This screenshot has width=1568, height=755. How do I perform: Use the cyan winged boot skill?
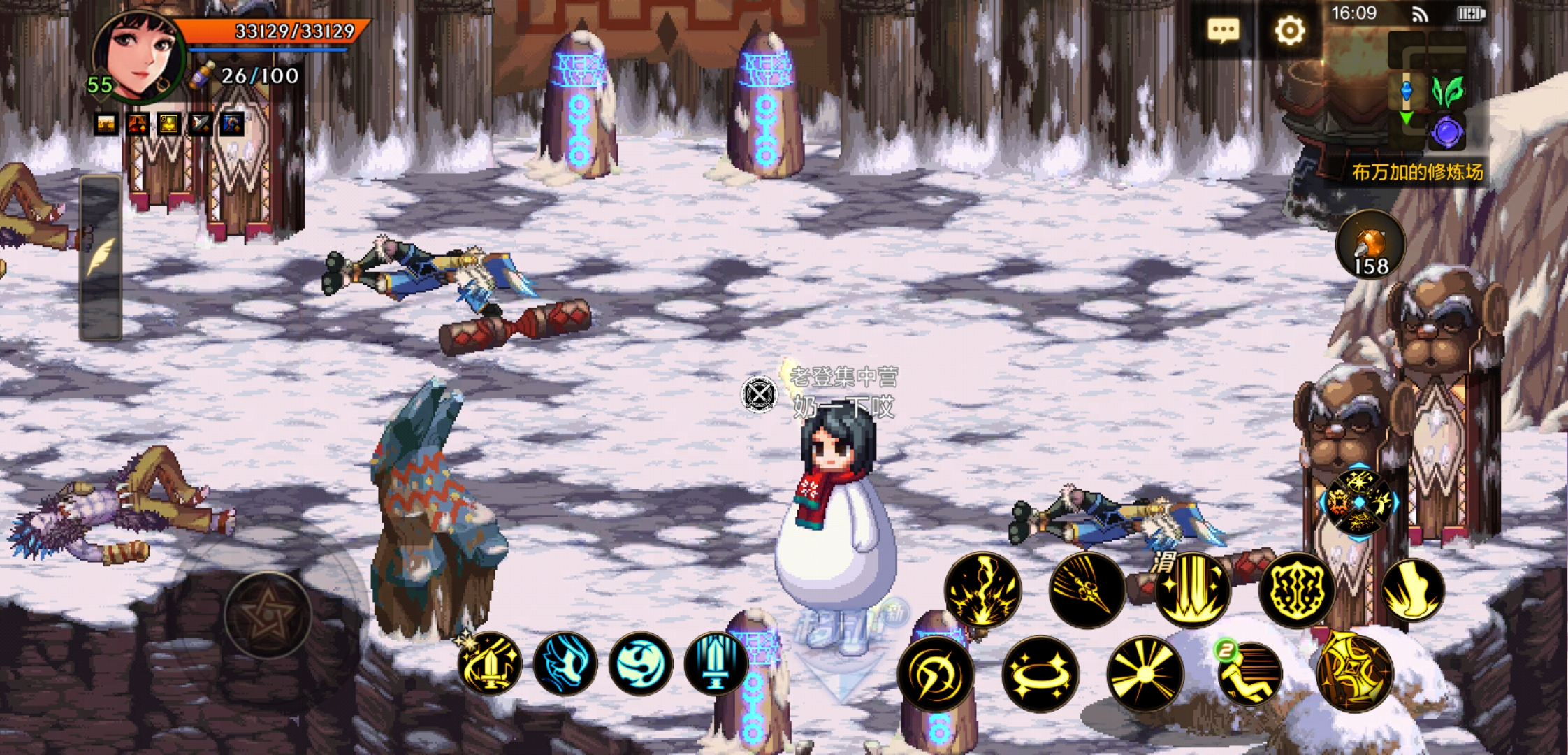[x=565, y=663]
